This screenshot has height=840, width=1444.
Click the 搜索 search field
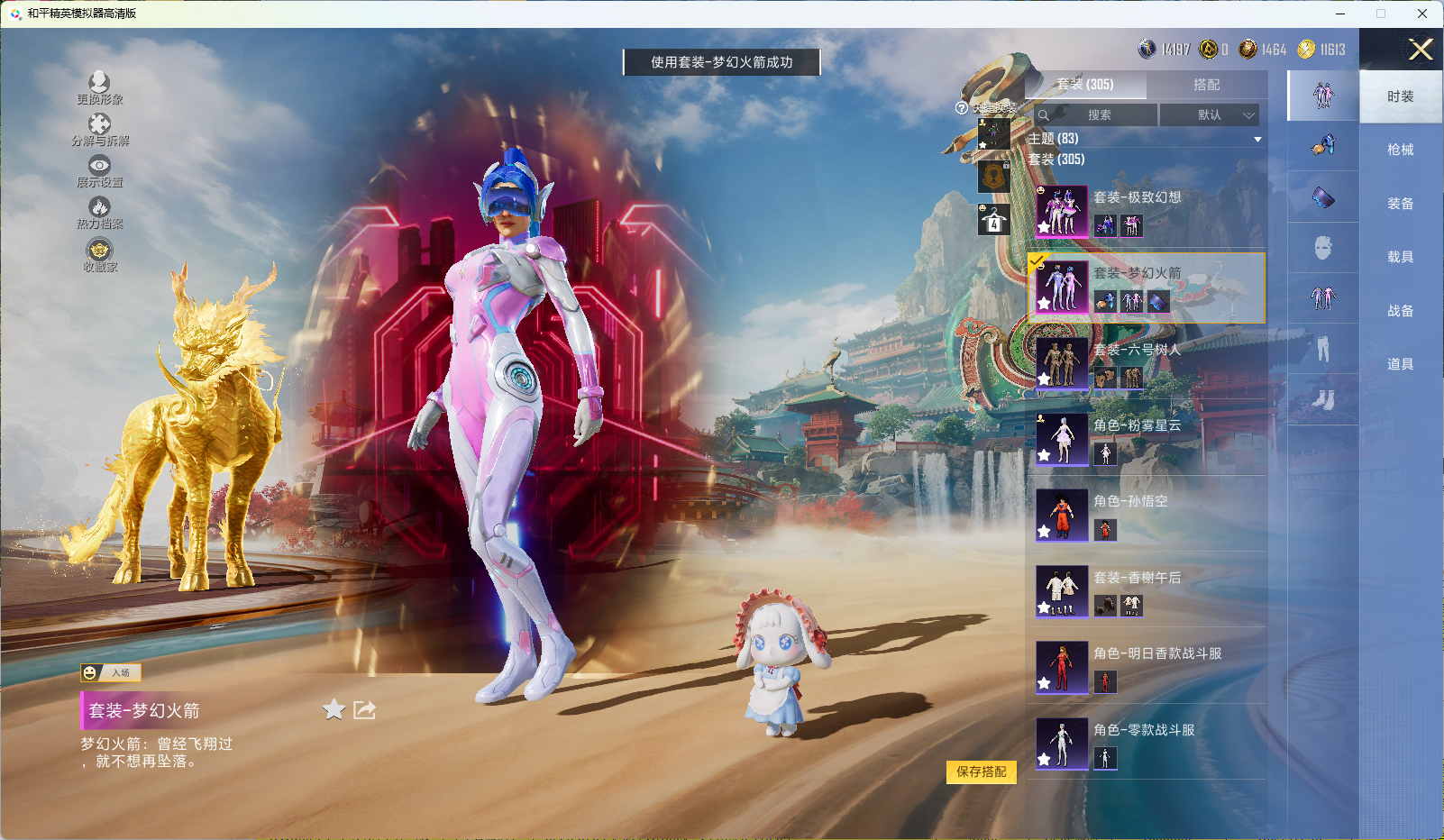(x=1096, y=115)
